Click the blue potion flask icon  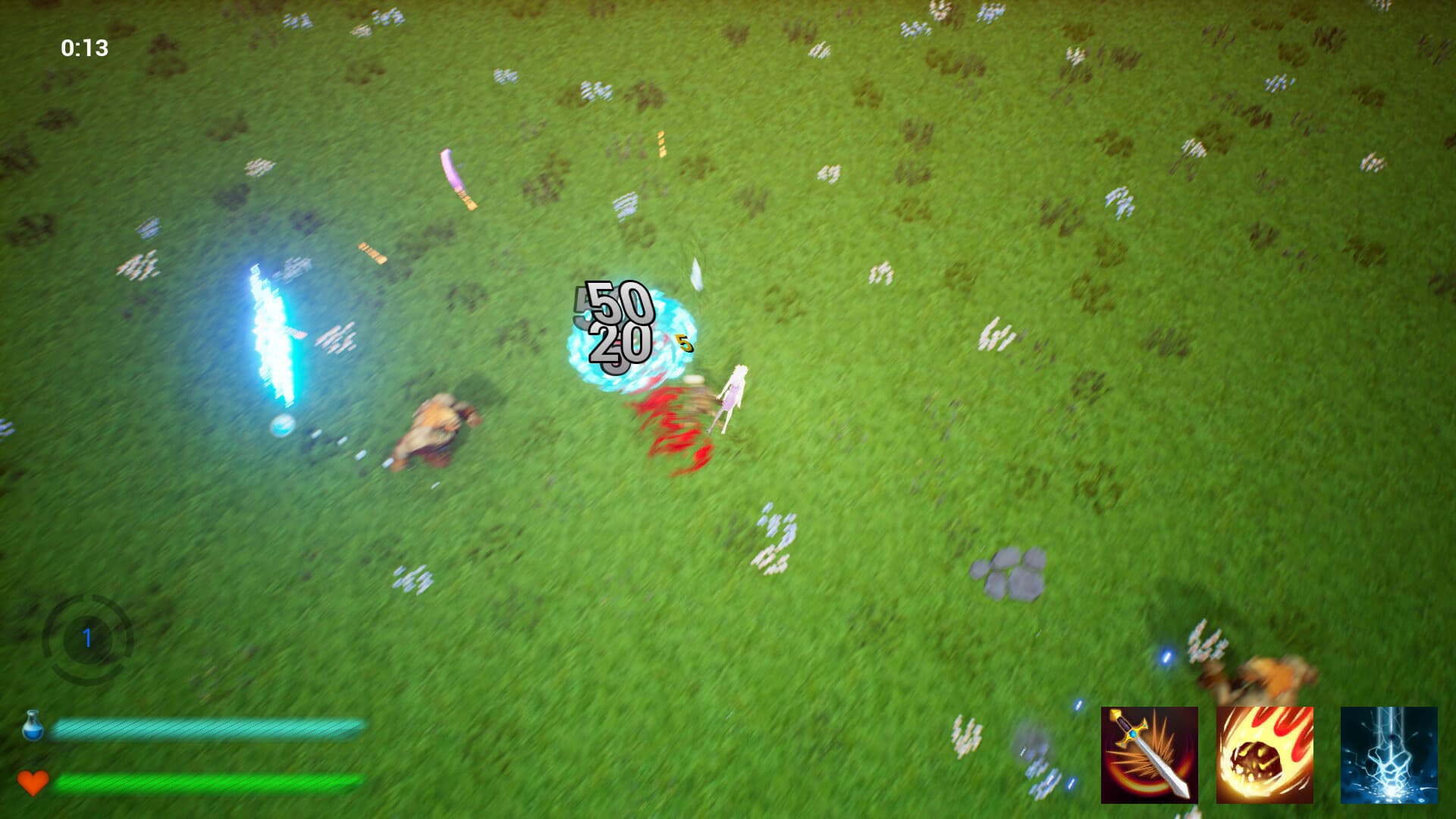(x=32, y=726)
